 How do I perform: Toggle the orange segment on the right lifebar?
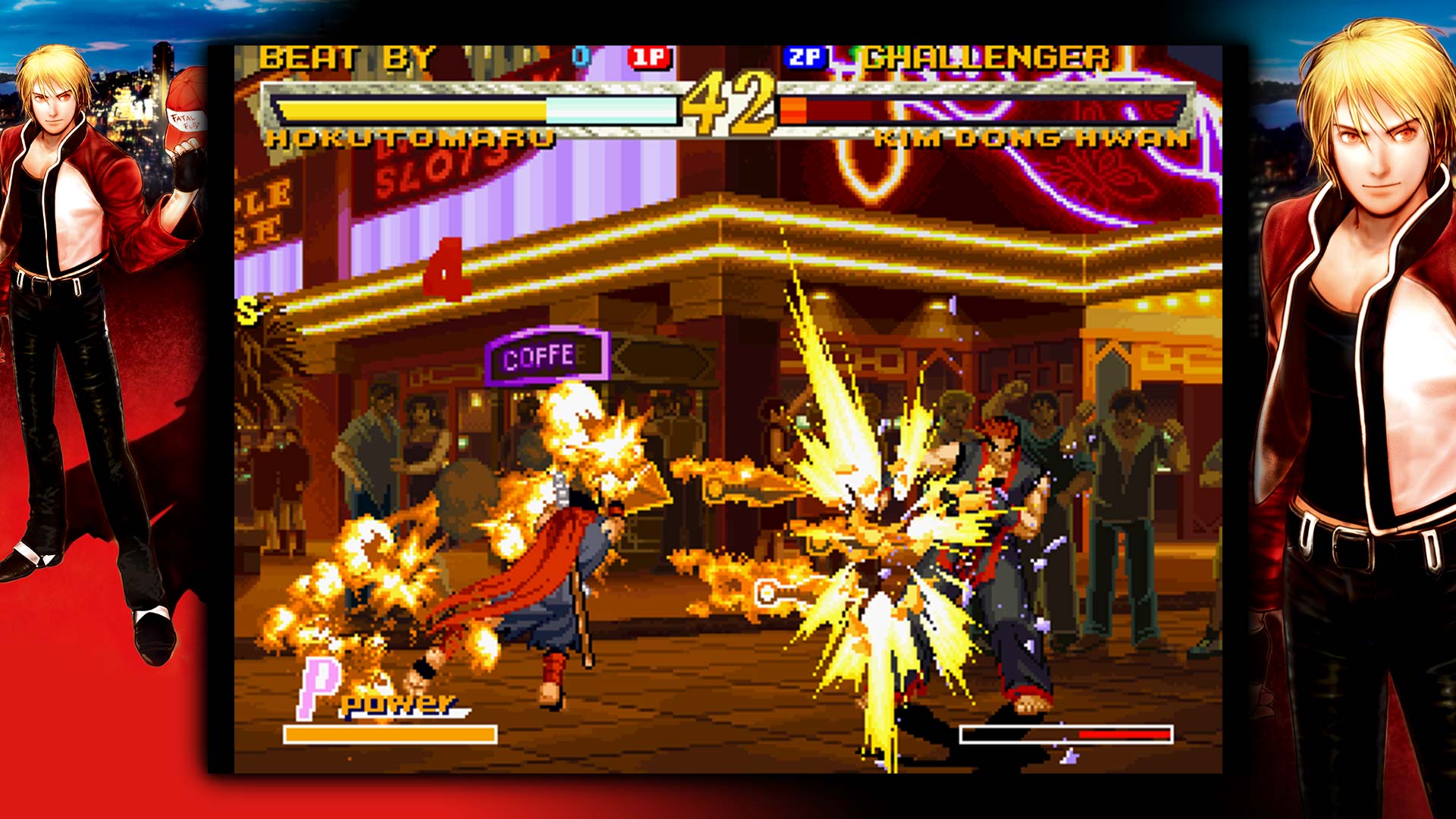(795, 109)
